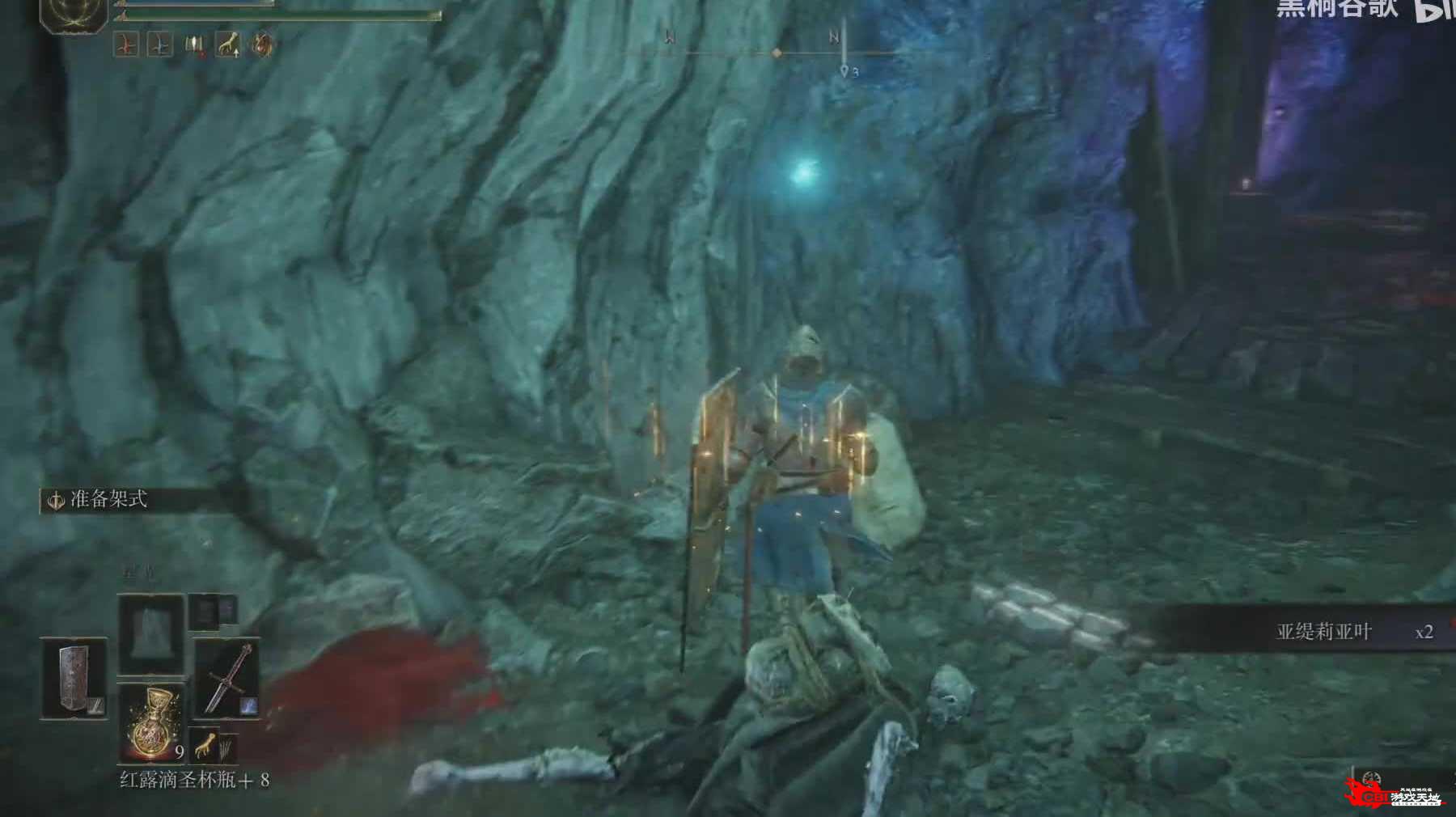Click the blue branch status buff icon

coord(159,44)
